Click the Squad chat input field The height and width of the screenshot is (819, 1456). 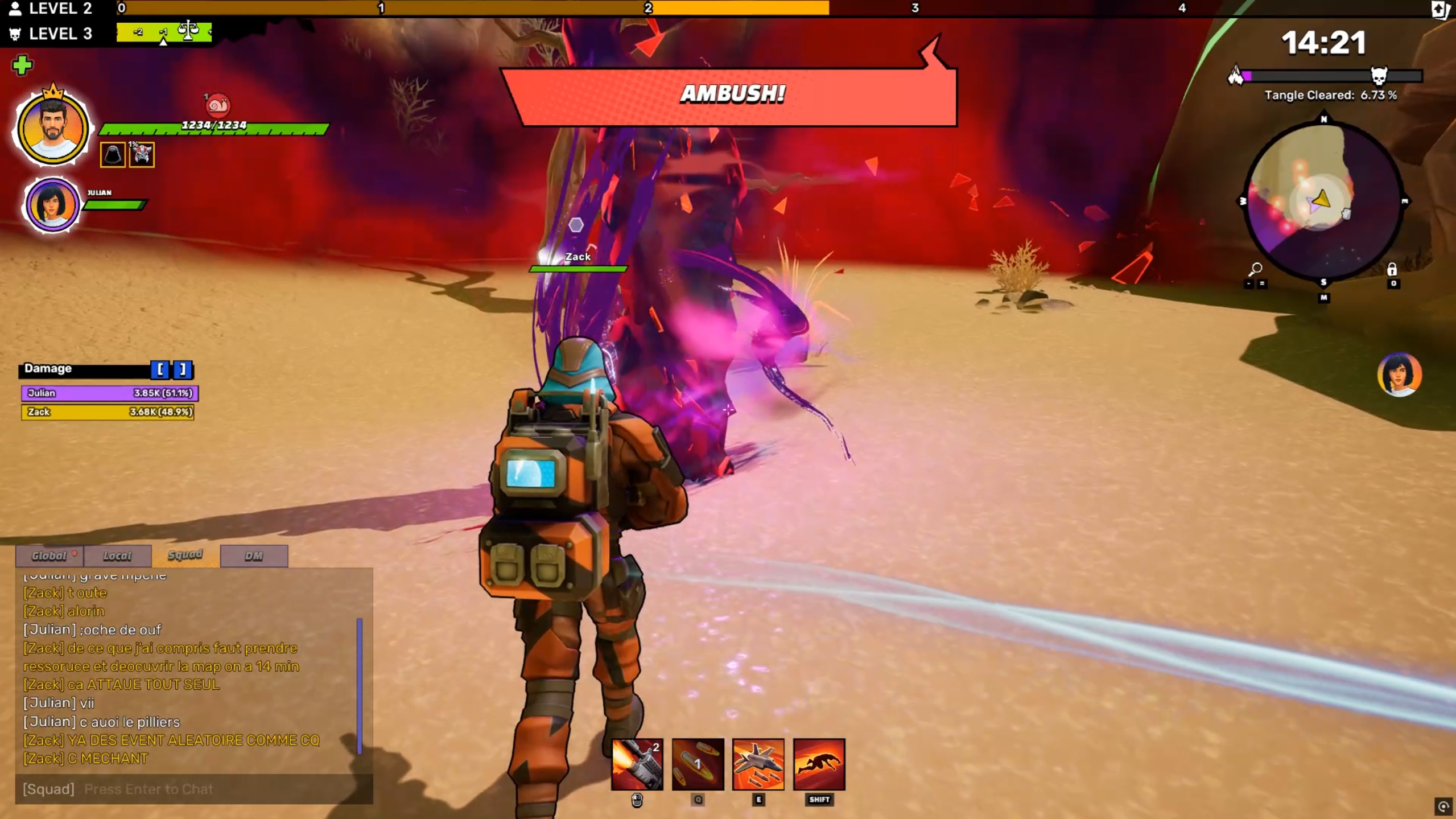pos(193,789)
